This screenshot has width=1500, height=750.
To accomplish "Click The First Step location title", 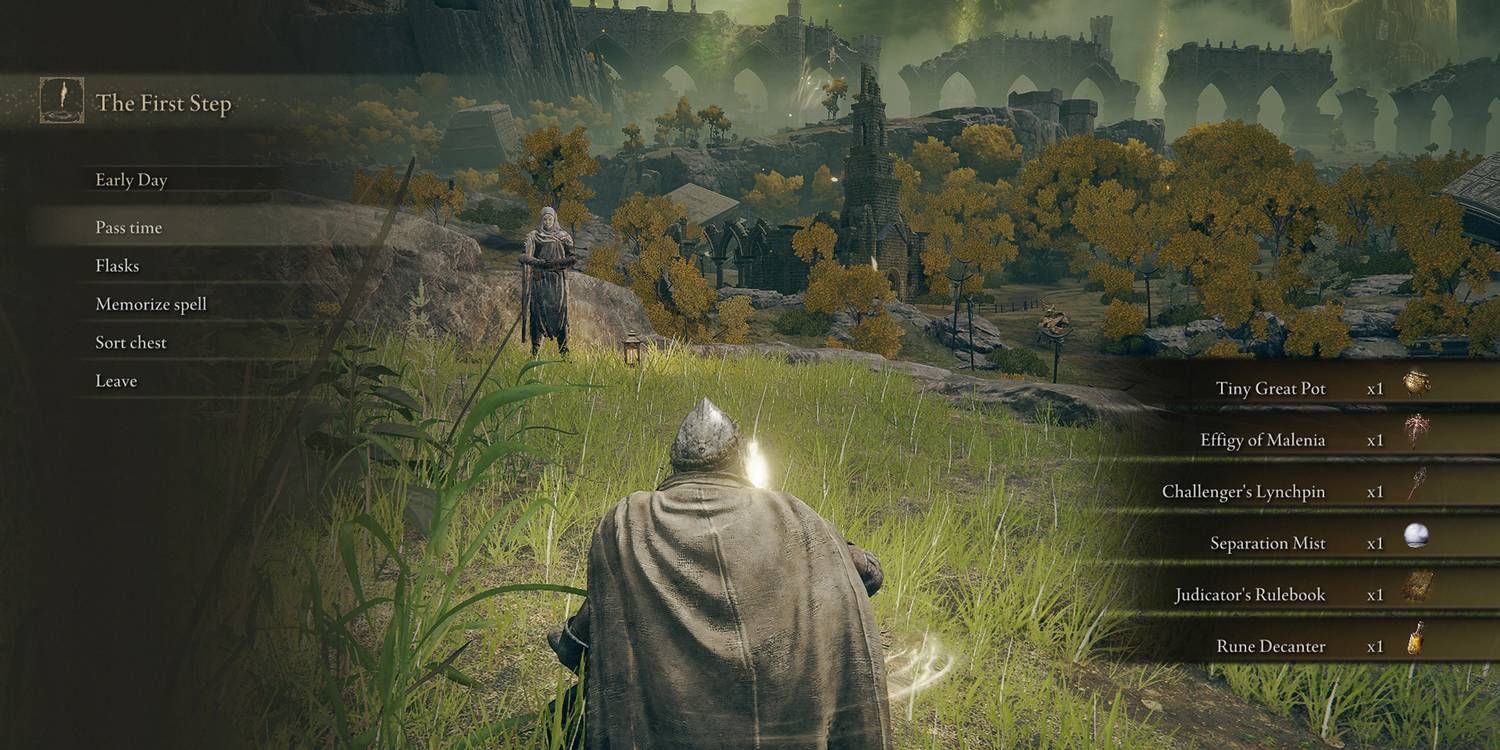I will click(x=165, y=103).
